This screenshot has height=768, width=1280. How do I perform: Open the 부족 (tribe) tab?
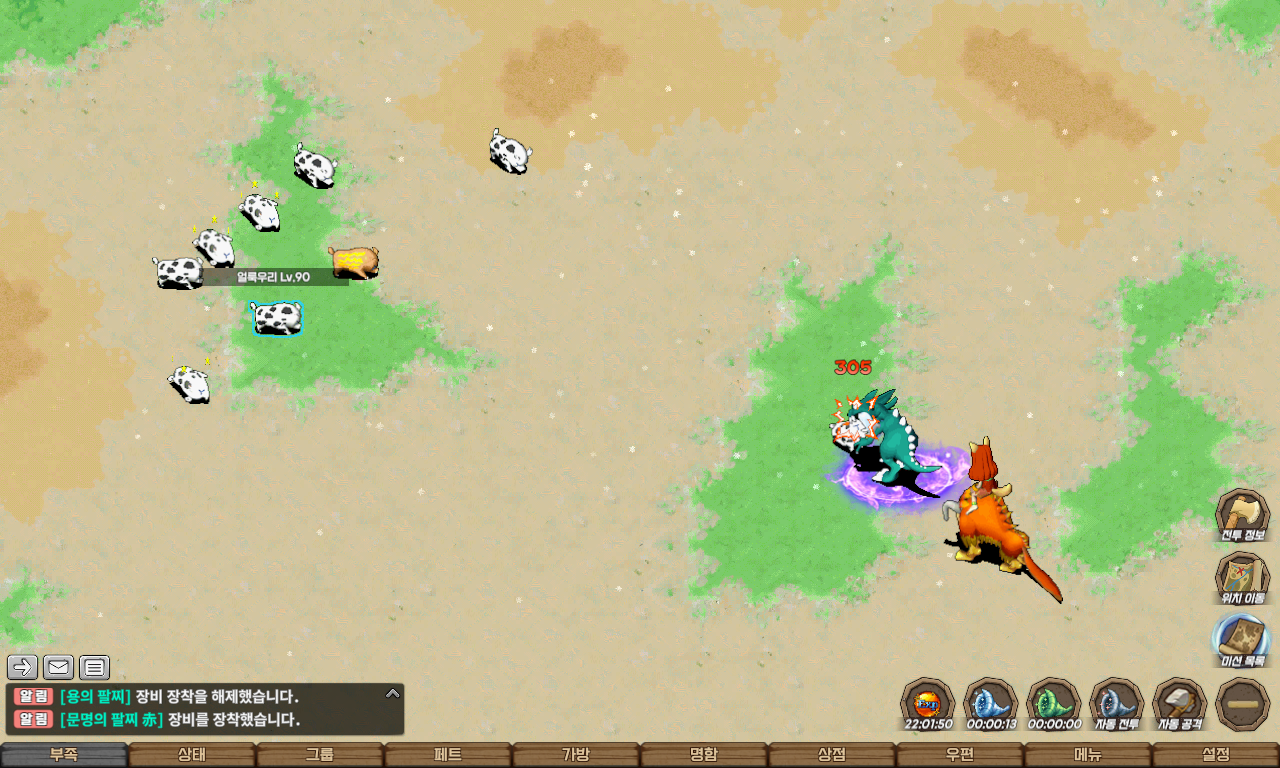pos(64,755)
